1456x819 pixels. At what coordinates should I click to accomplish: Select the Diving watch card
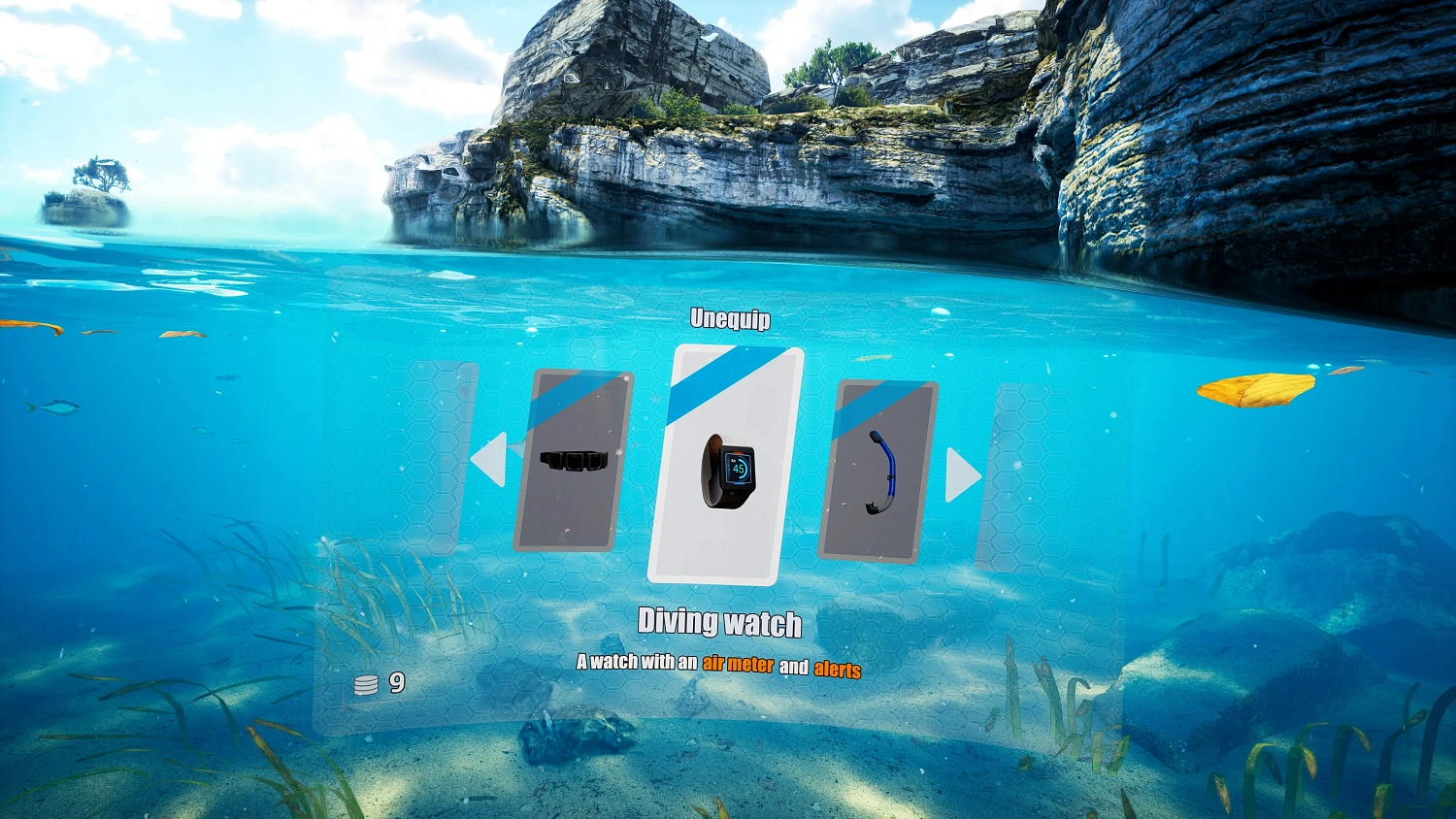point(726,465)
